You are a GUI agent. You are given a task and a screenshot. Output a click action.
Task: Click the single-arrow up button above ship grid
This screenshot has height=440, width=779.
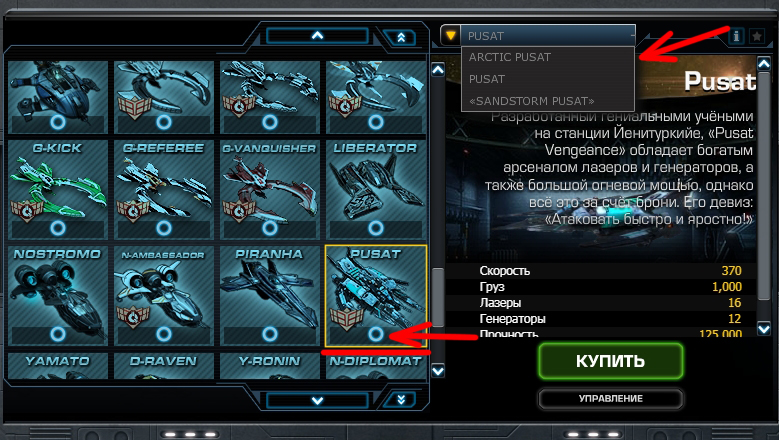tap(318, 36)
